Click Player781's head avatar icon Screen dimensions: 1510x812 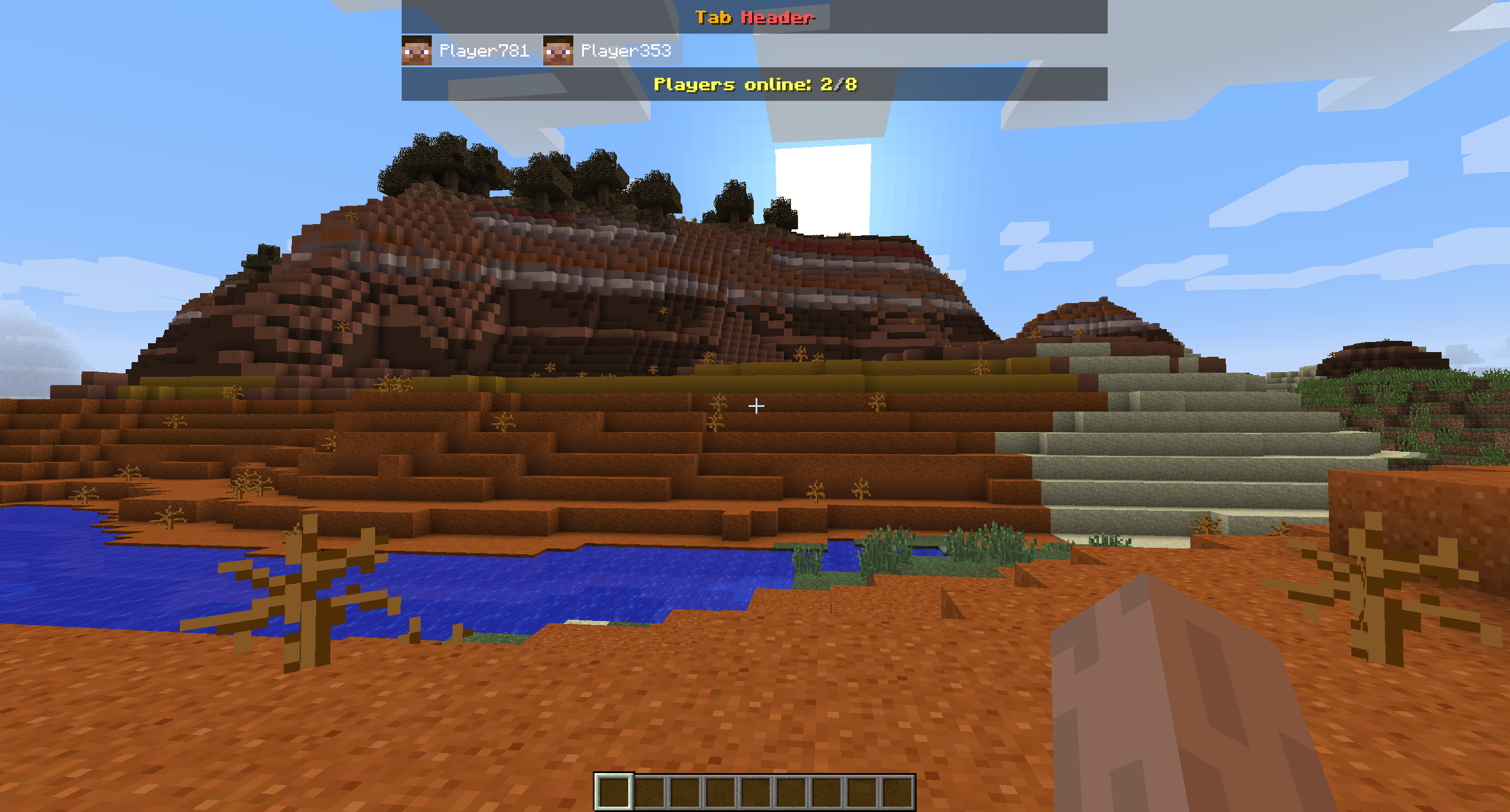pos(417,51)
